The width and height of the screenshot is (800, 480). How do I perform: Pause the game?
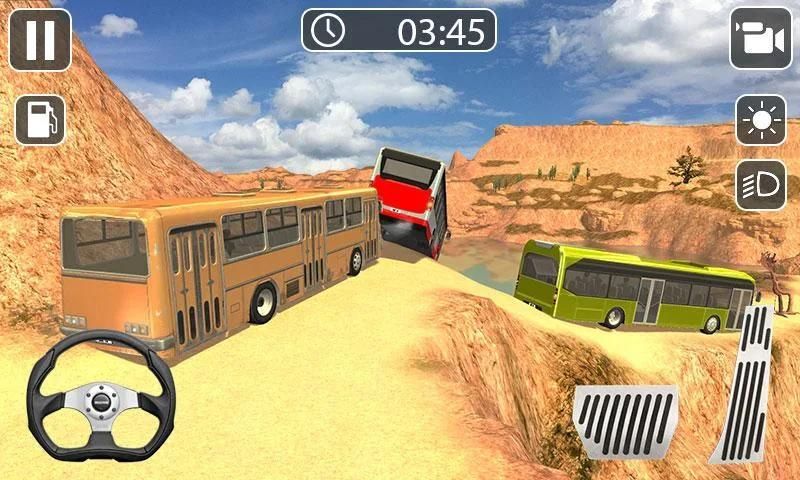(x=40, y=39)
